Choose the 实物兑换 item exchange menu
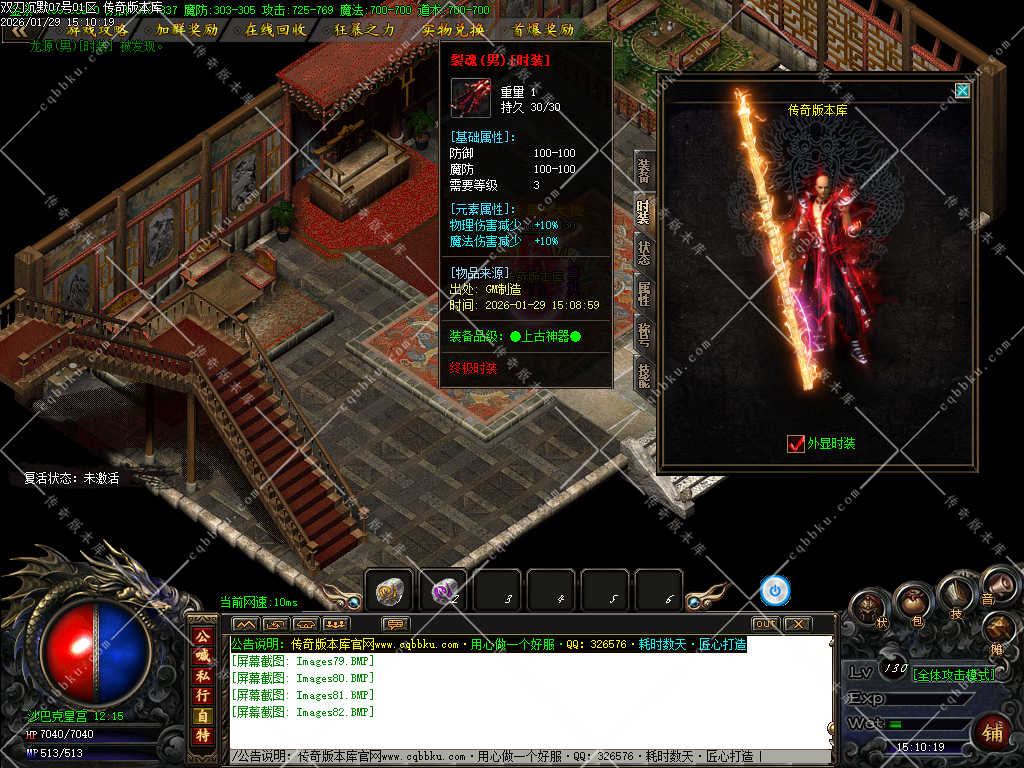 point(453,30)
